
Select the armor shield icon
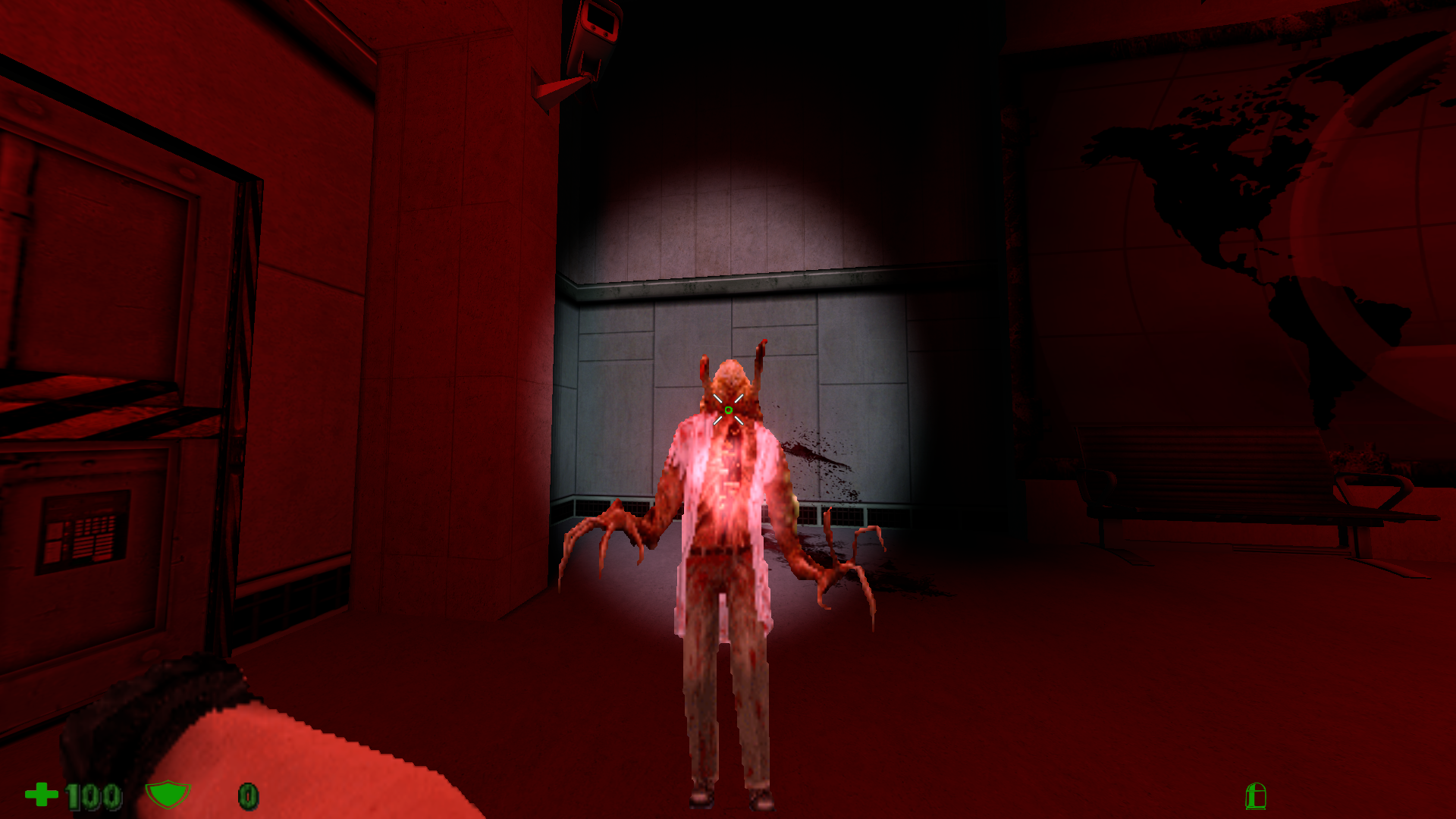pyautogui.click(x=168, y=795)
